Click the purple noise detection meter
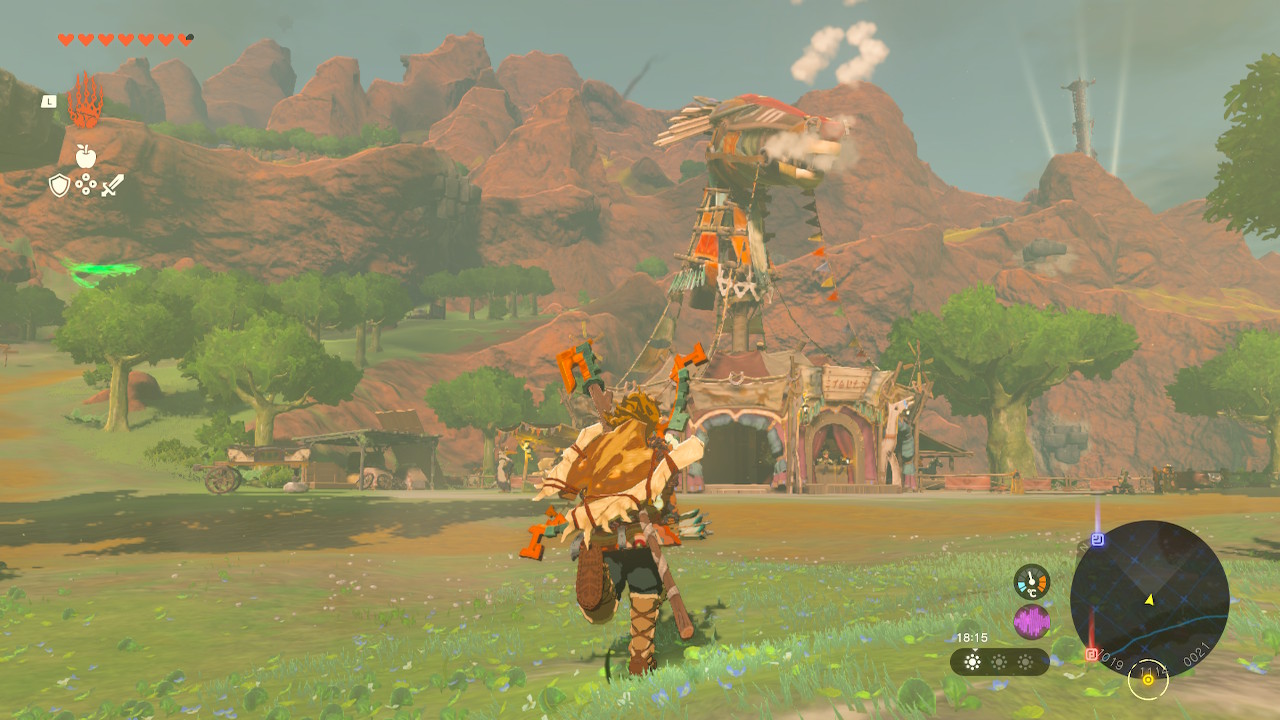 pos(1032,619)
